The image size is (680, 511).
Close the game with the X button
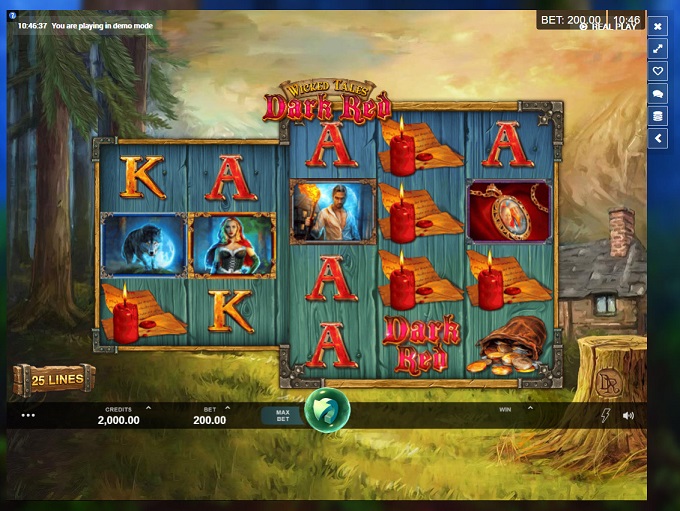coord(658,26)
